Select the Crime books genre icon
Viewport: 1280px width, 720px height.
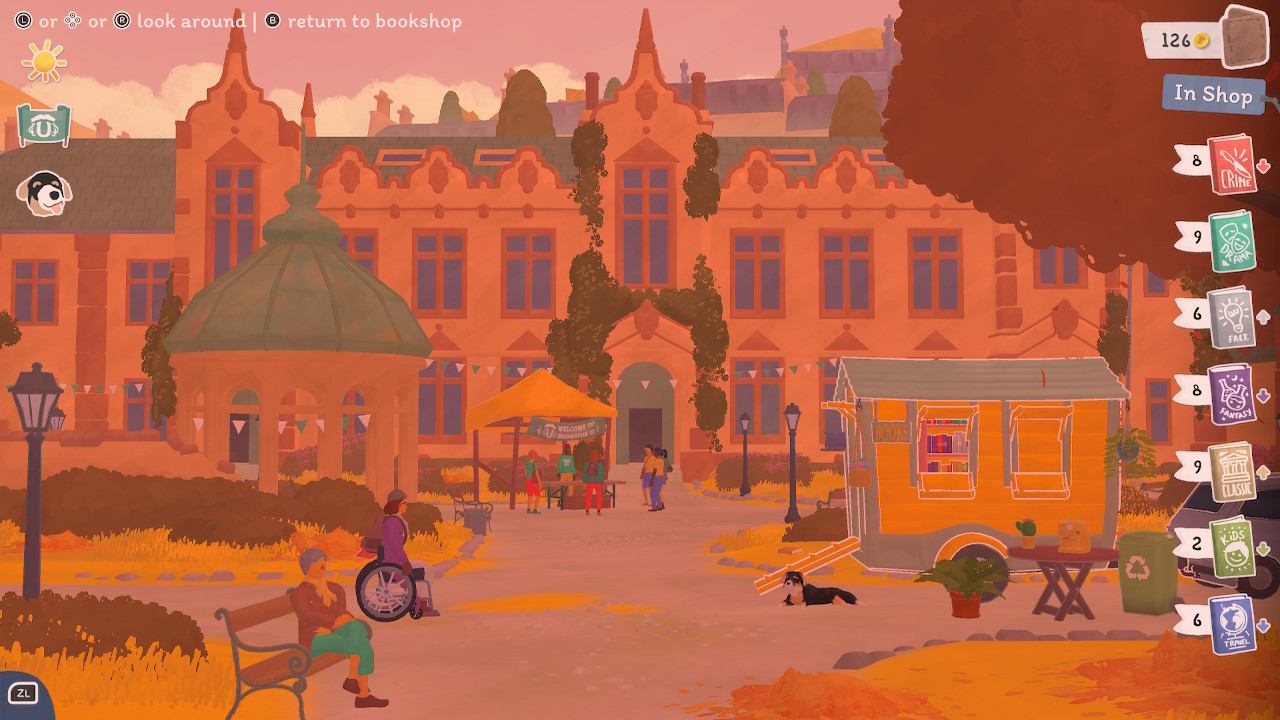(1234, 166)
